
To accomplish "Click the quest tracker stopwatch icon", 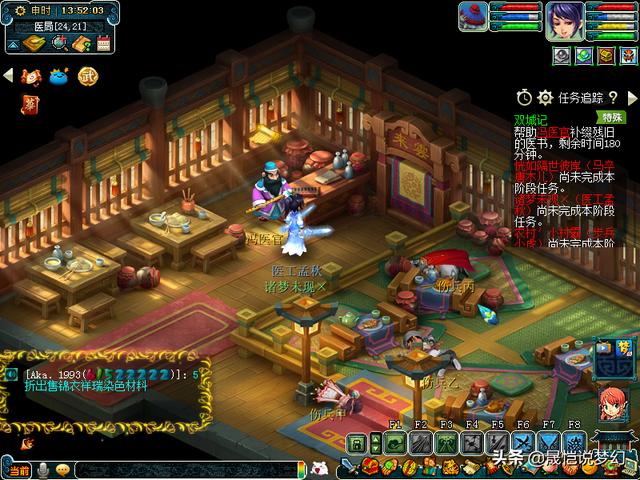I will pyautogui.click(x=524, y=97).
